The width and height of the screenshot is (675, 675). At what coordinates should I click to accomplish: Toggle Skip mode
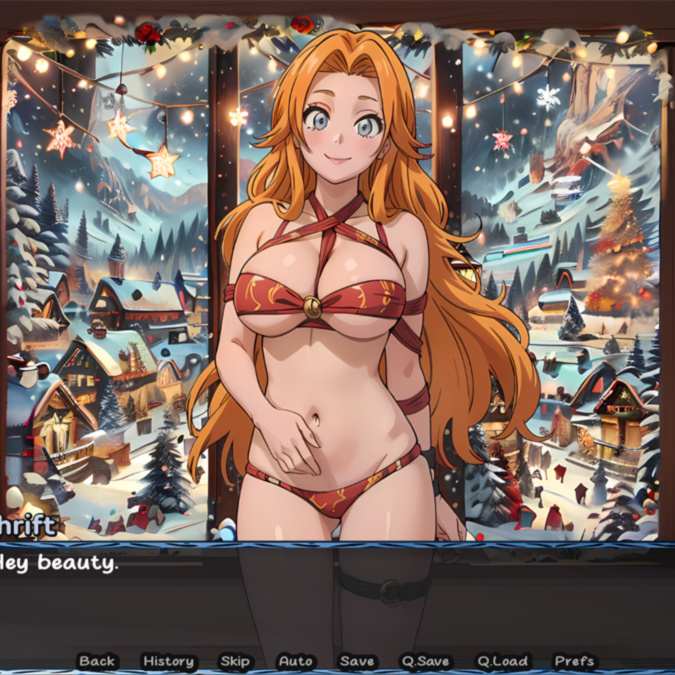coord(235,661)
